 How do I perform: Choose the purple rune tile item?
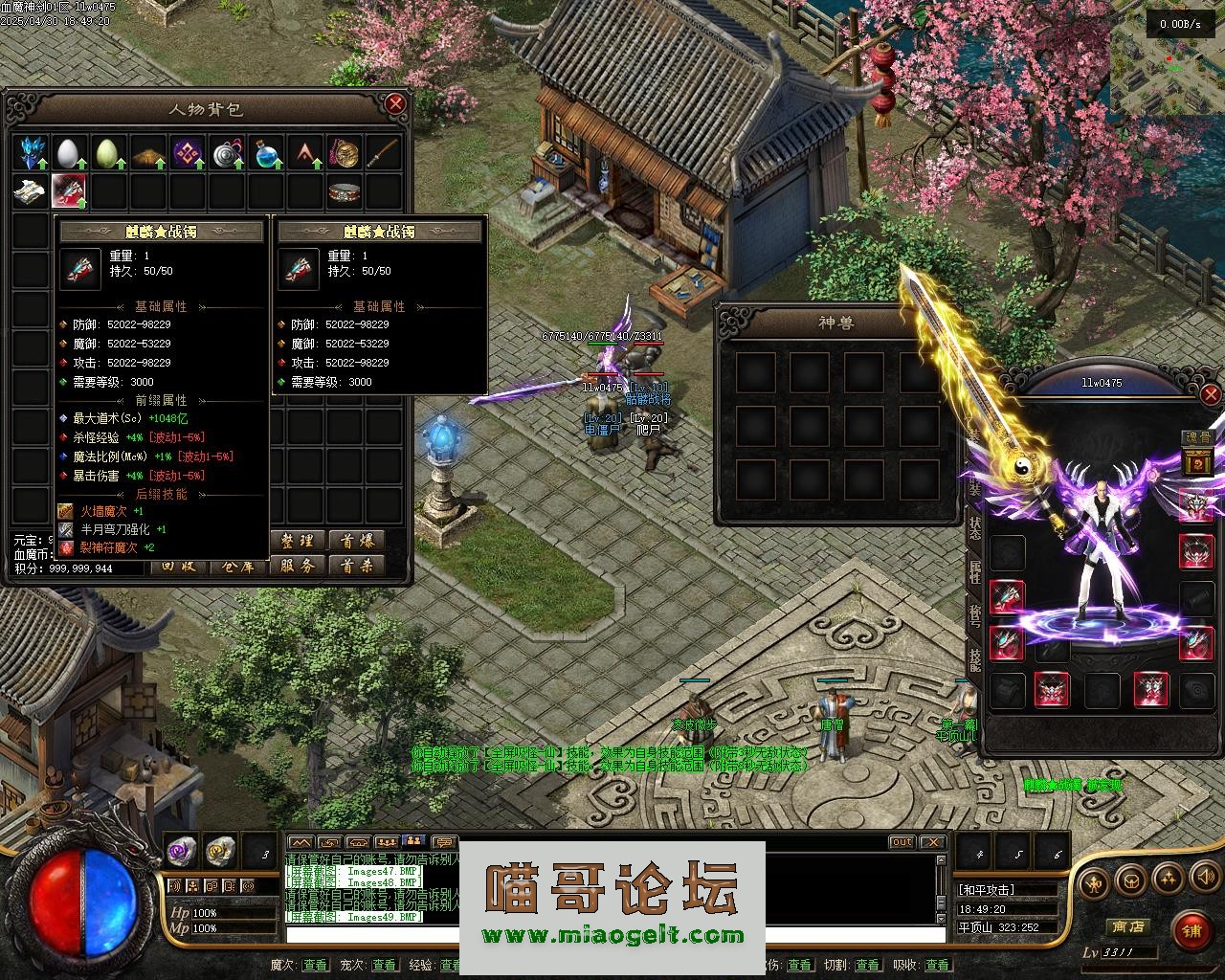click(186, 152)
